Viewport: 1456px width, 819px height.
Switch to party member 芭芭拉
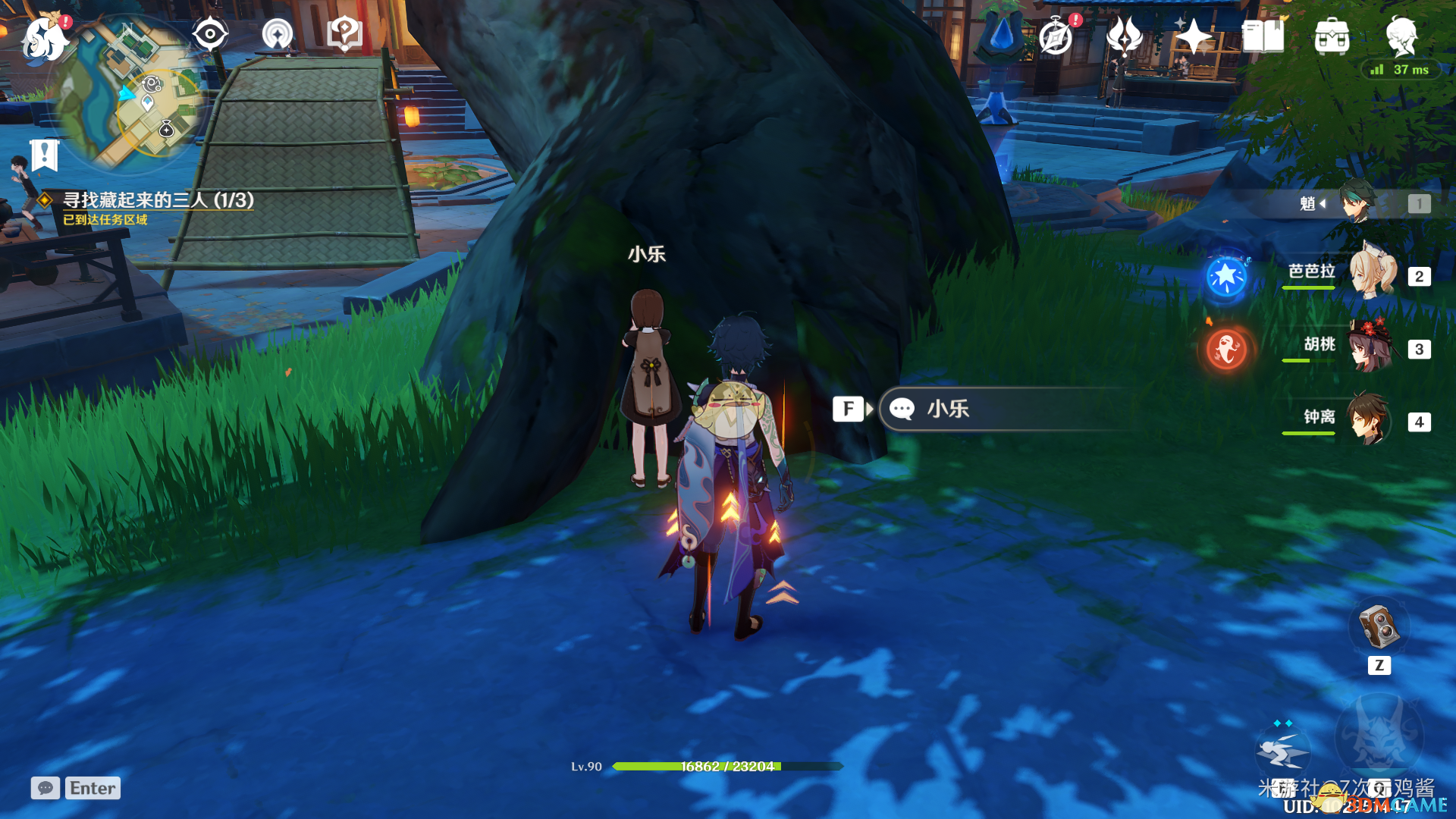coord(1373,275)
